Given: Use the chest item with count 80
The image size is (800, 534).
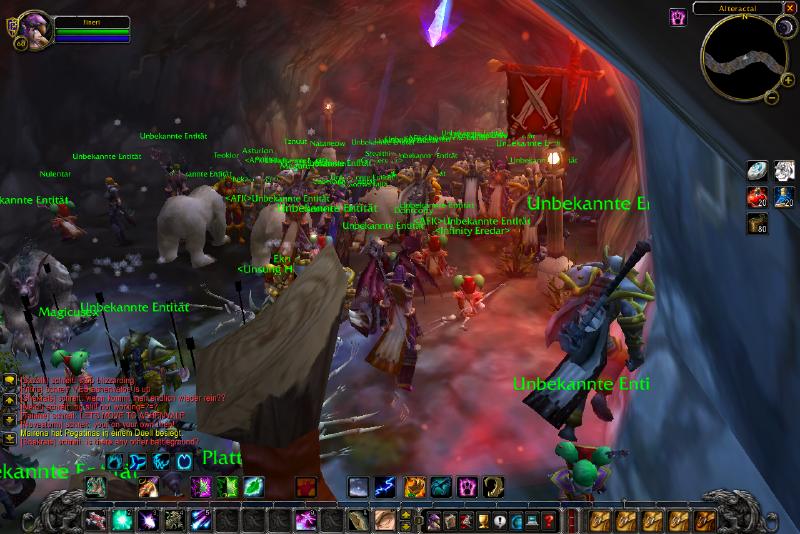Looking at the screenshot, I should pos(758,223).
